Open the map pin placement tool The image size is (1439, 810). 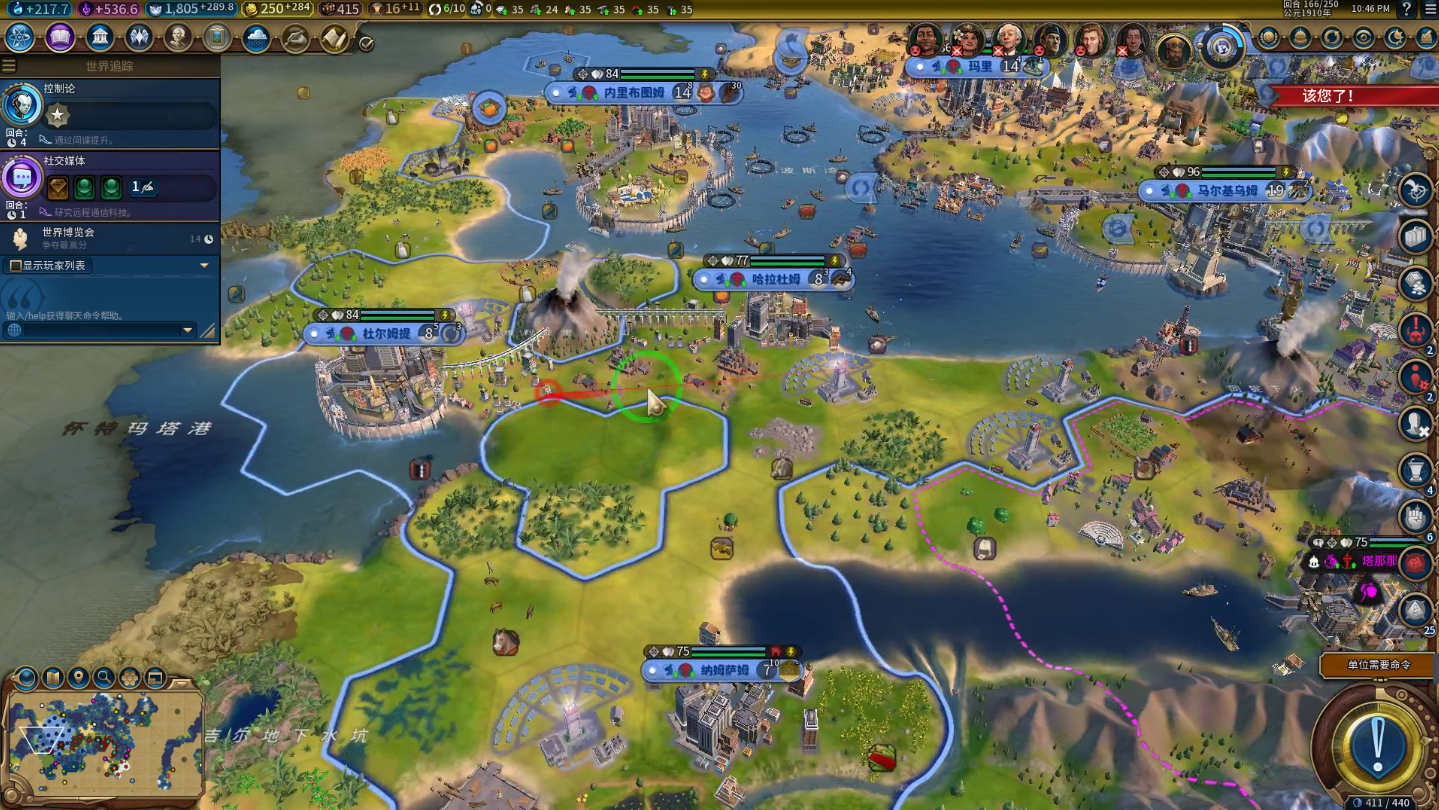78,678
